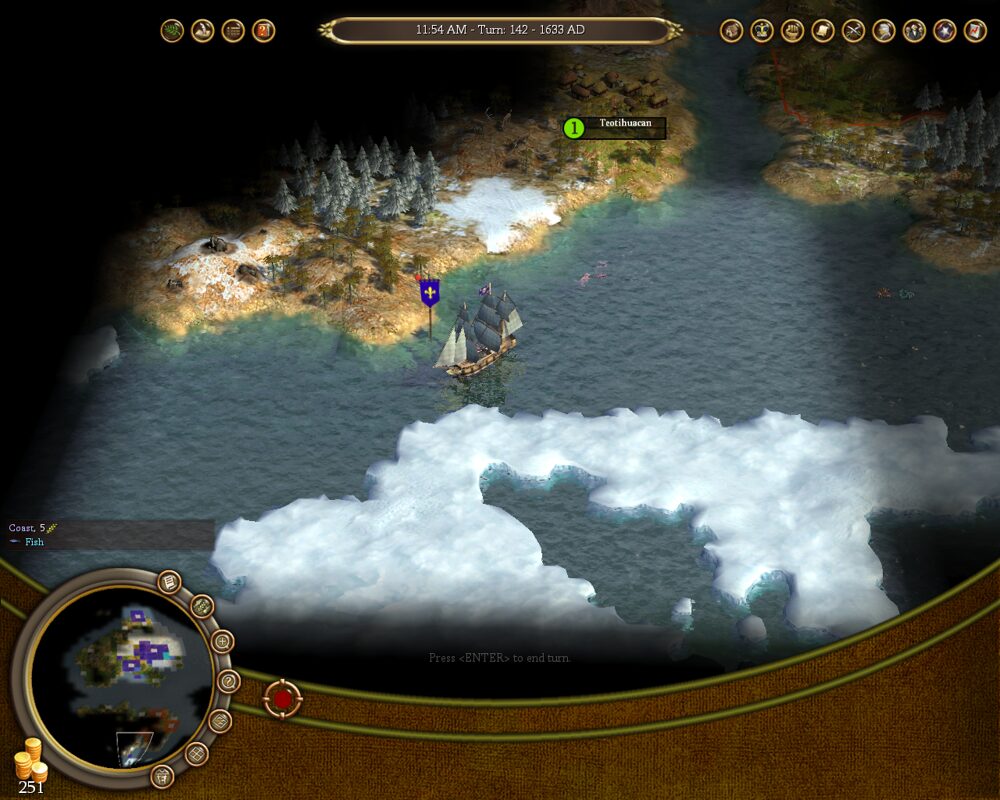
Task: Open the list-style log button
Action: (x=233, y=31)
